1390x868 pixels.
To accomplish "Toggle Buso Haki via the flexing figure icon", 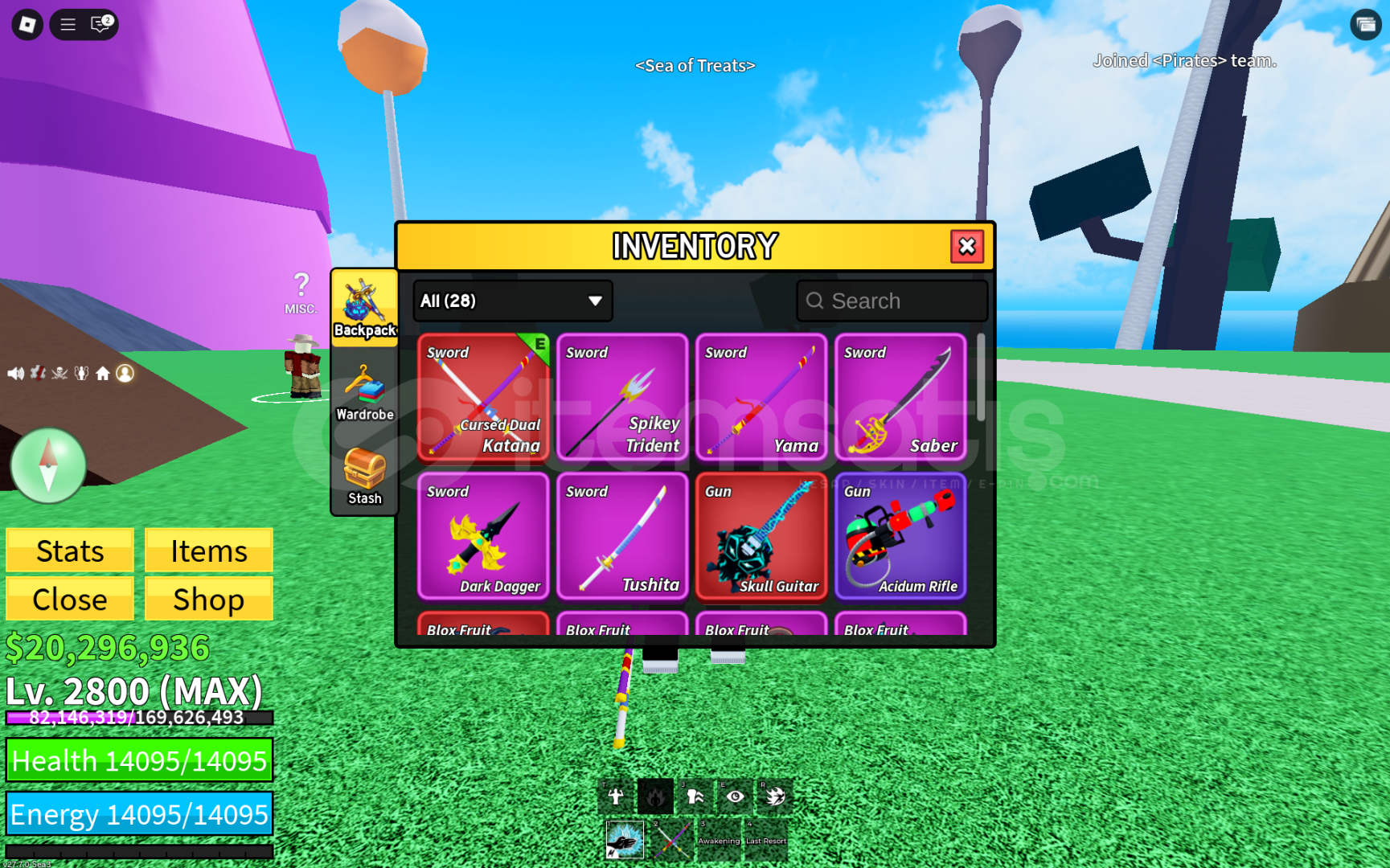I will (615, 796).
